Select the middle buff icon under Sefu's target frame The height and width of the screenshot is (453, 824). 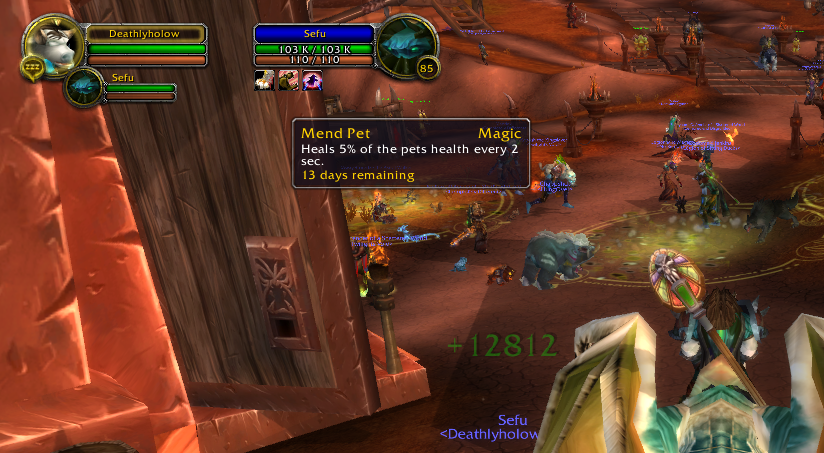click(289, 81)
